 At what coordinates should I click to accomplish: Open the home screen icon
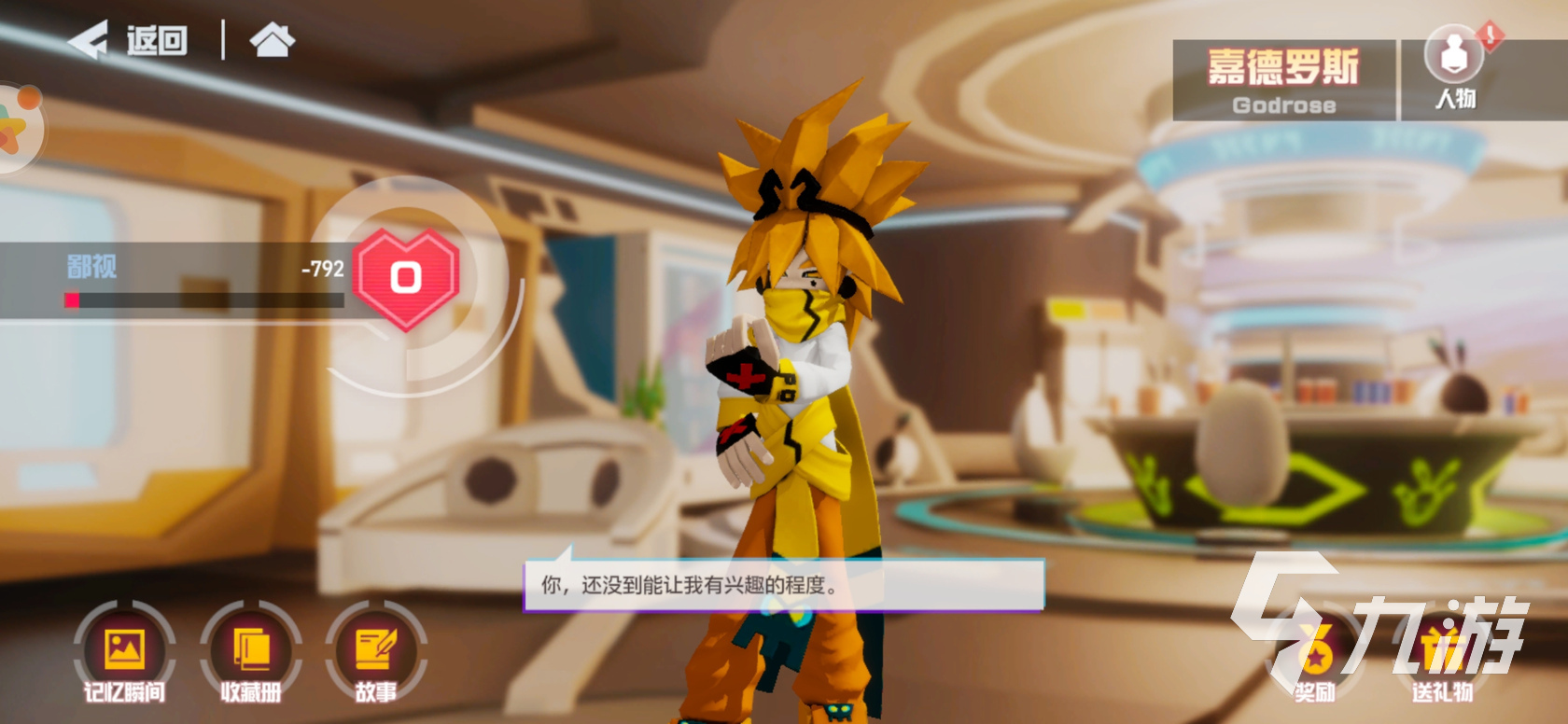click(272, 40)
